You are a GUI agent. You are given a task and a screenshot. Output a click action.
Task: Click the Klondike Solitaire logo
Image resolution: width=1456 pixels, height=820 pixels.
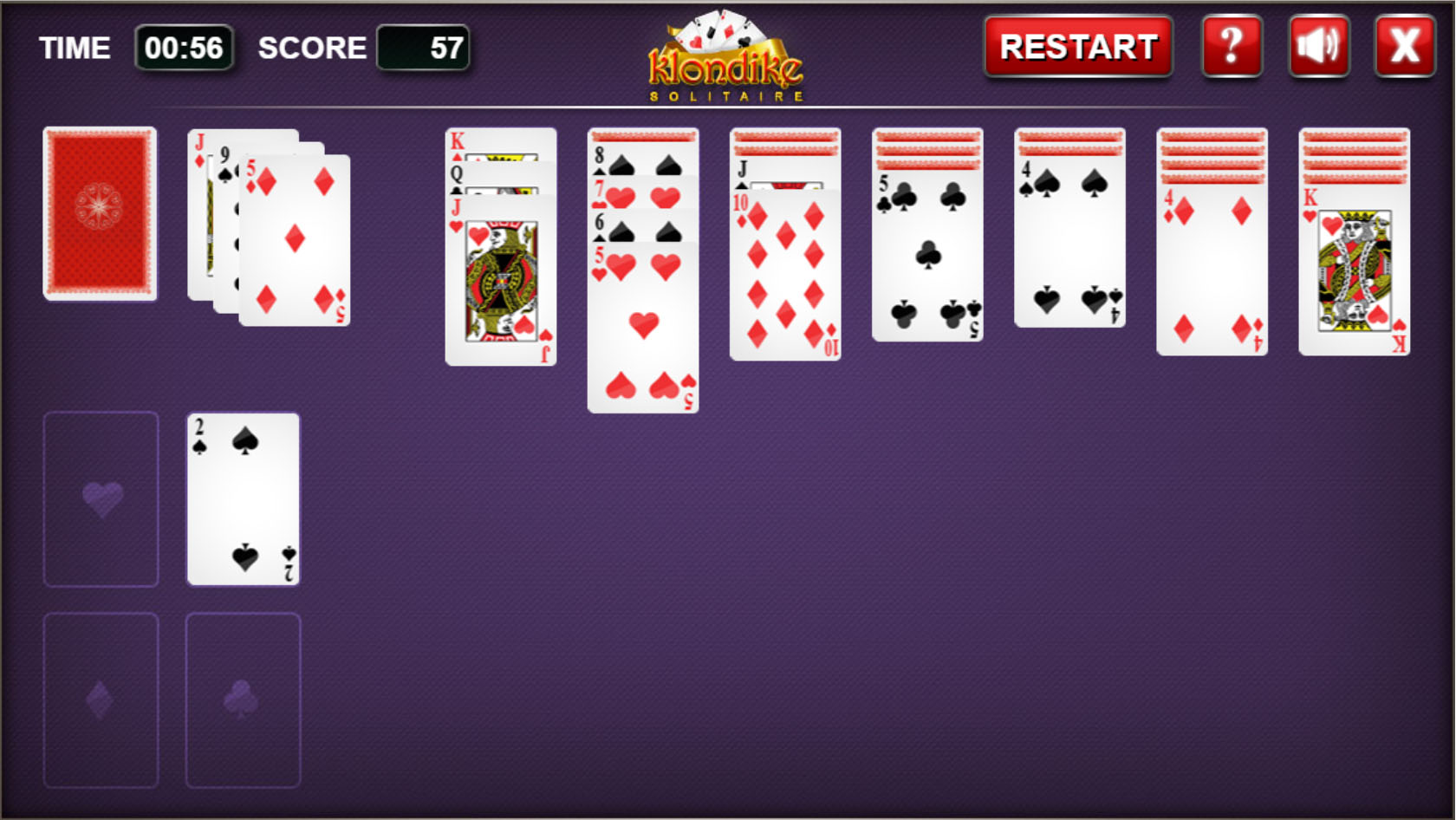tap(728, 52)
